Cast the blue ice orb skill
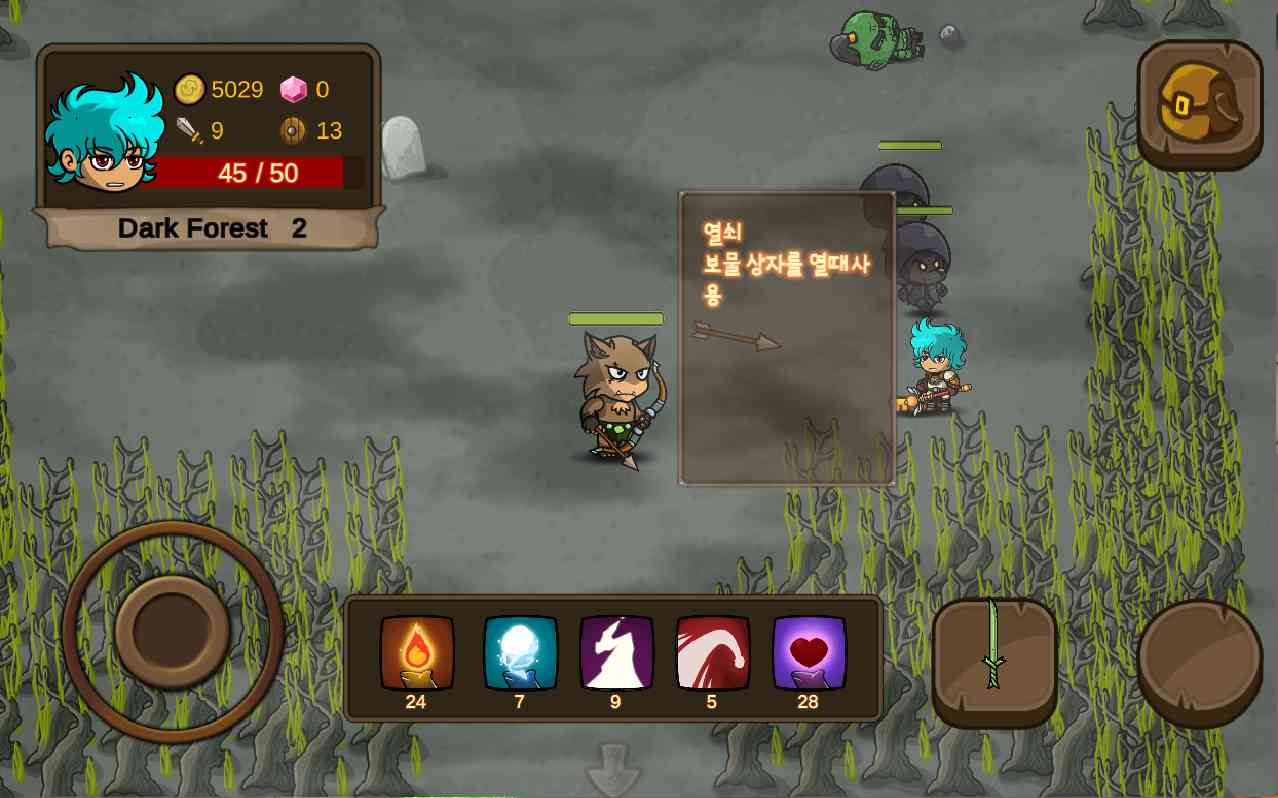Screen dimensions: 1278x798 pyautogui.click(x=520, y=653)
